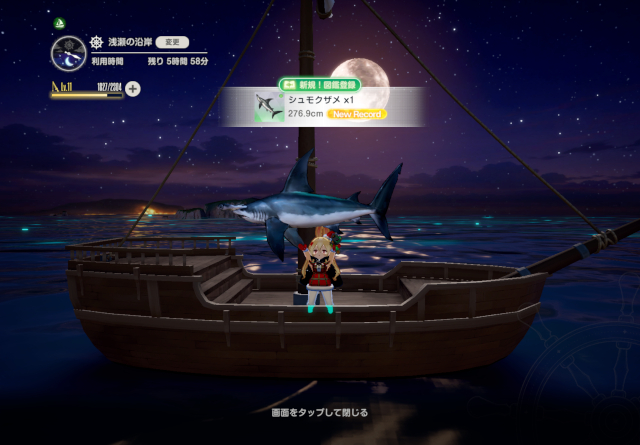Tap the 画面をタップして閉じる prompt to close

[320, 412]
